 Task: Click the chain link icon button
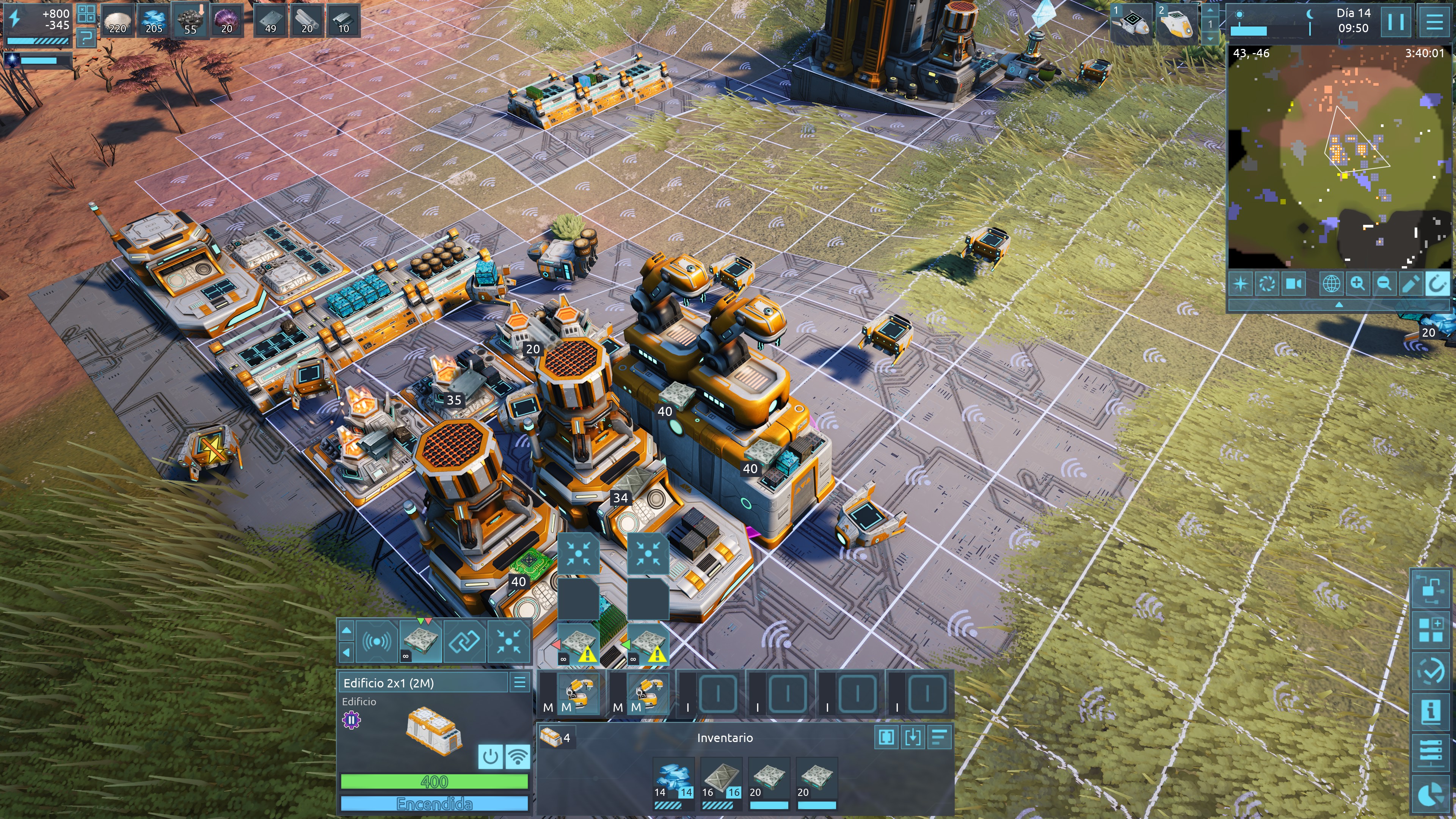(x=464, y=641)
